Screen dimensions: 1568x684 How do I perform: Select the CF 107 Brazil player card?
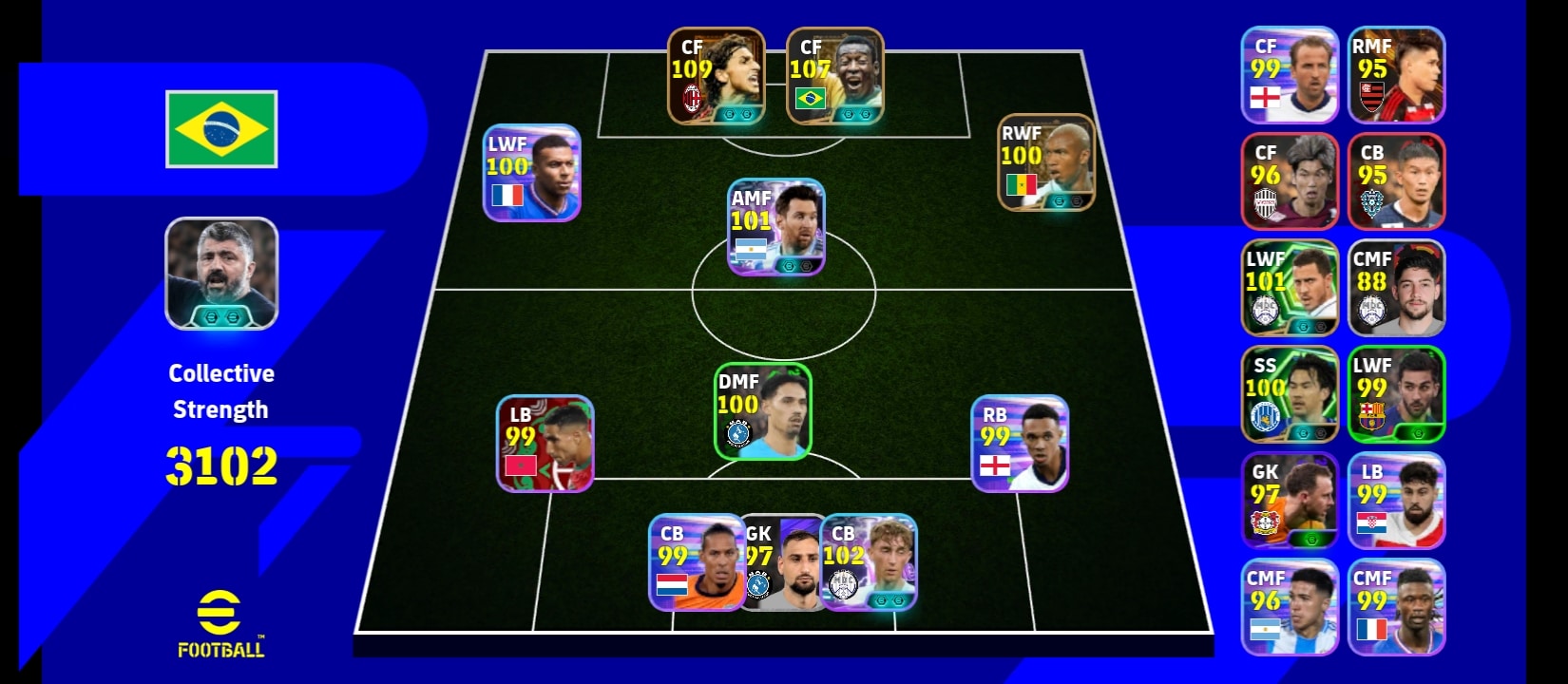834,76
